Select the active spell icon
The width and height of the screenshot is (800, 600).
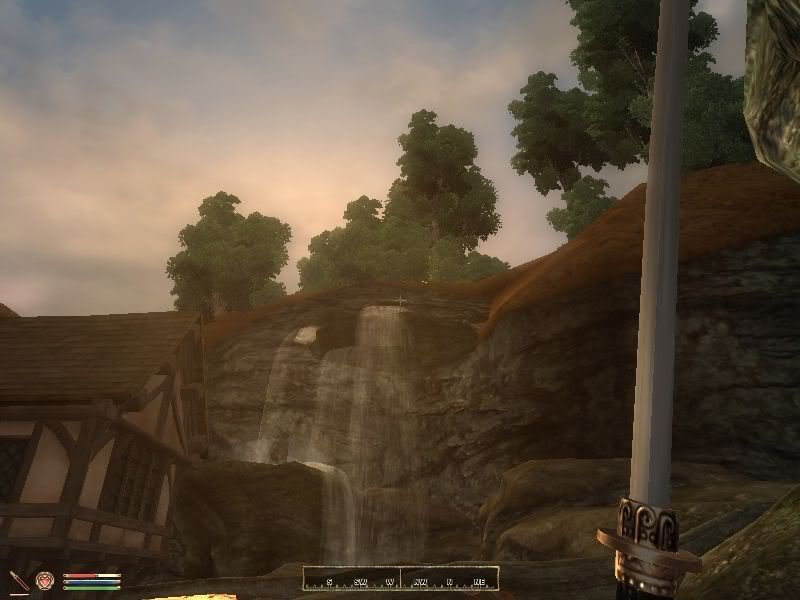click(45, 580)
